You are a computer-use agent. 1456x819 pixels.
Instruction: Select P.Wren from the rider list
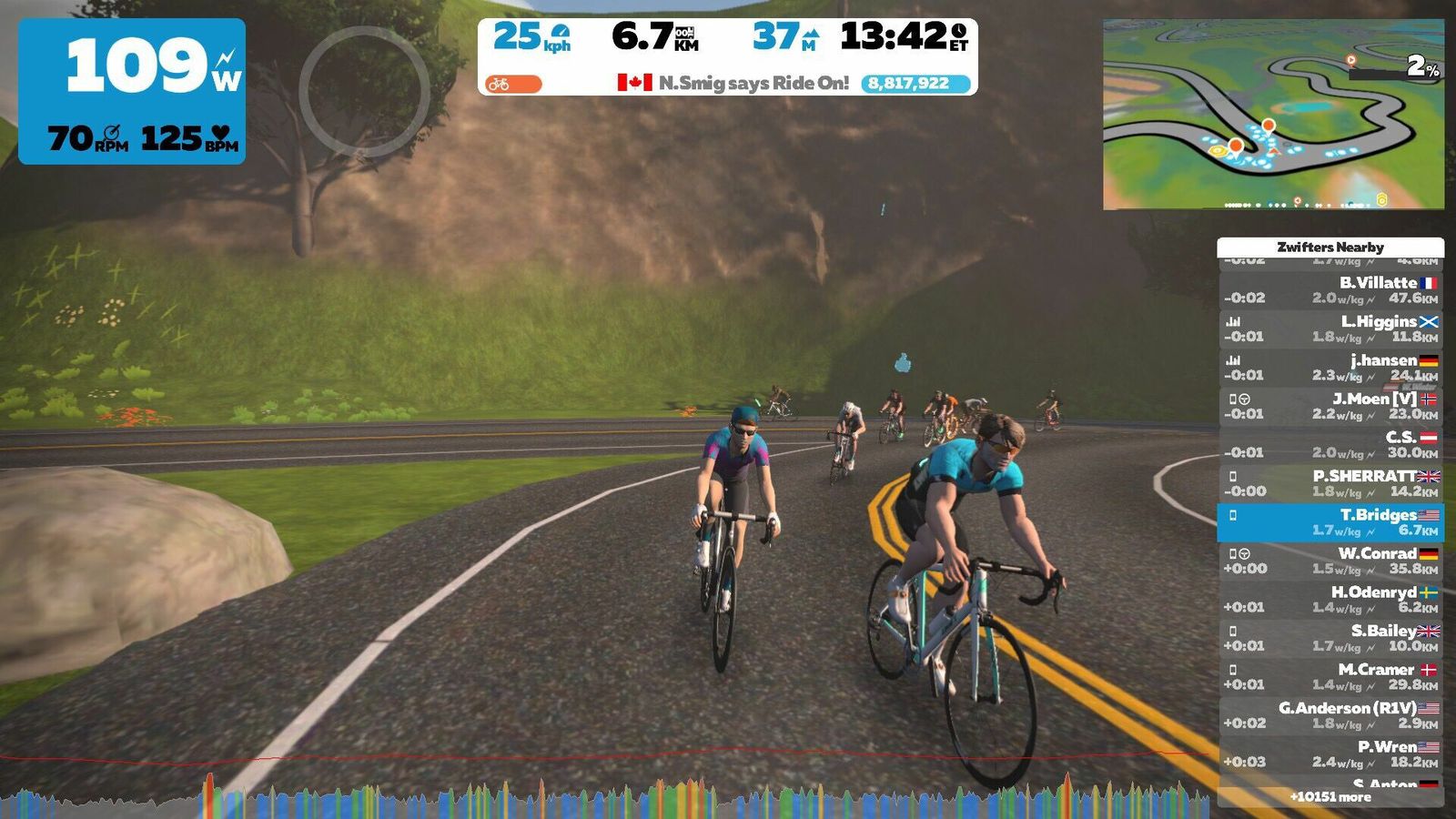[1330, 754]
